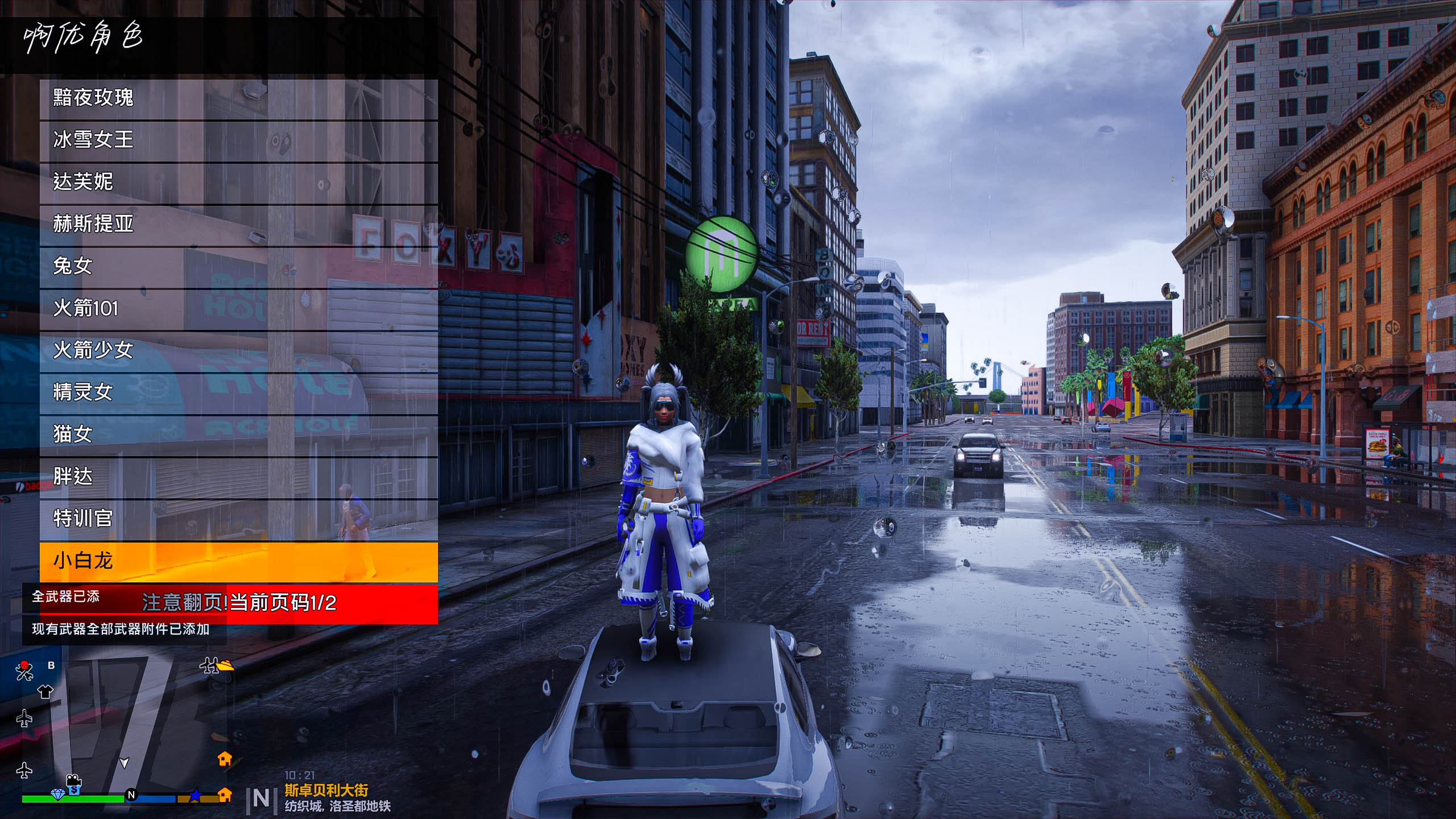Choose the 特训官 character
Viewport: 1456px width, 819px height.
click(239, 519)
